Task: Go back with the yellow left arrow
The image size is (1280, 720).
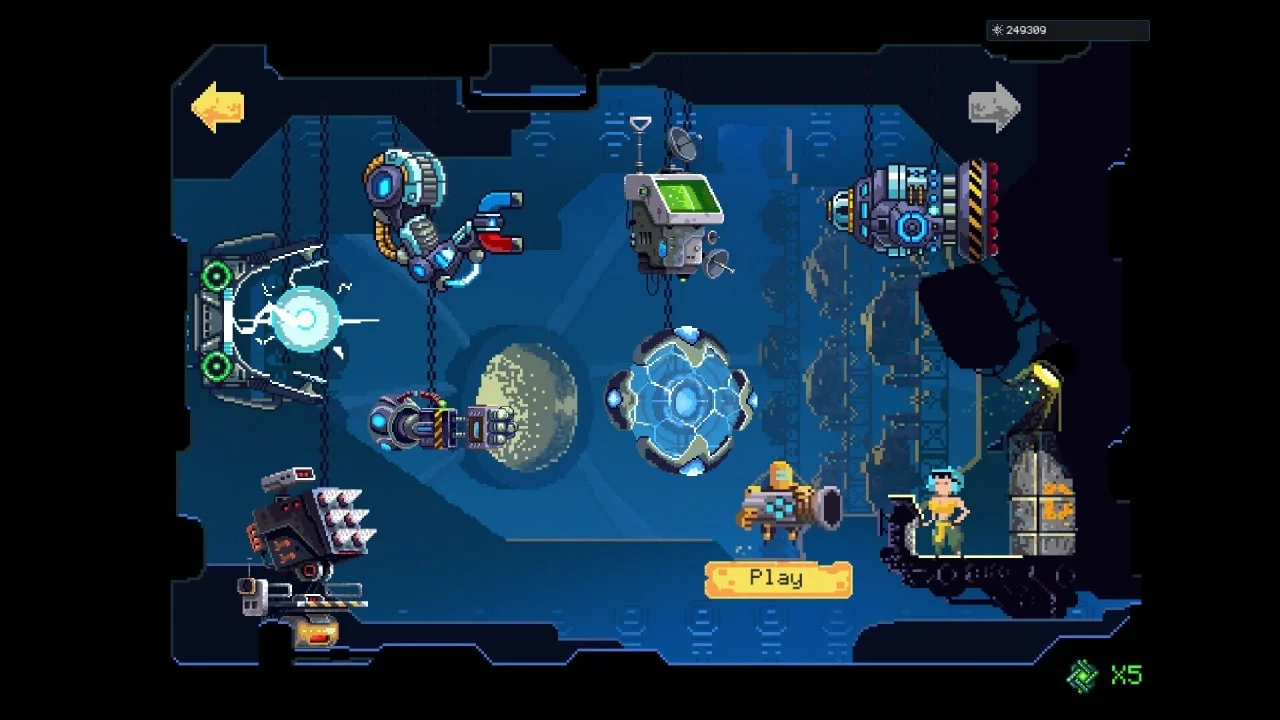Action: (217, 108)
